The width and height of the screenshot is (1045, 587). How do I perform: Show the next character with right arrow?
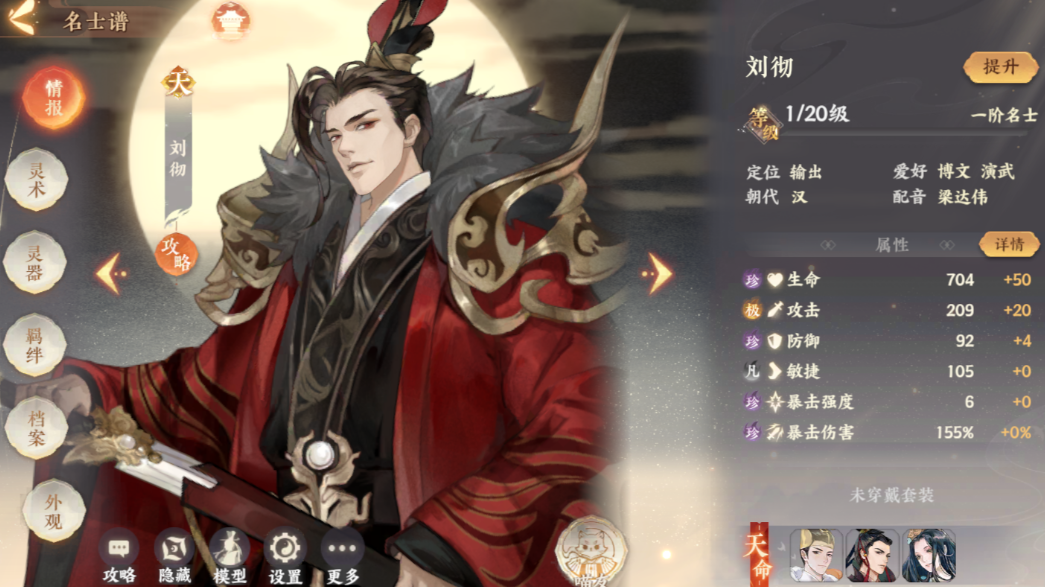(x=657, y=272)
